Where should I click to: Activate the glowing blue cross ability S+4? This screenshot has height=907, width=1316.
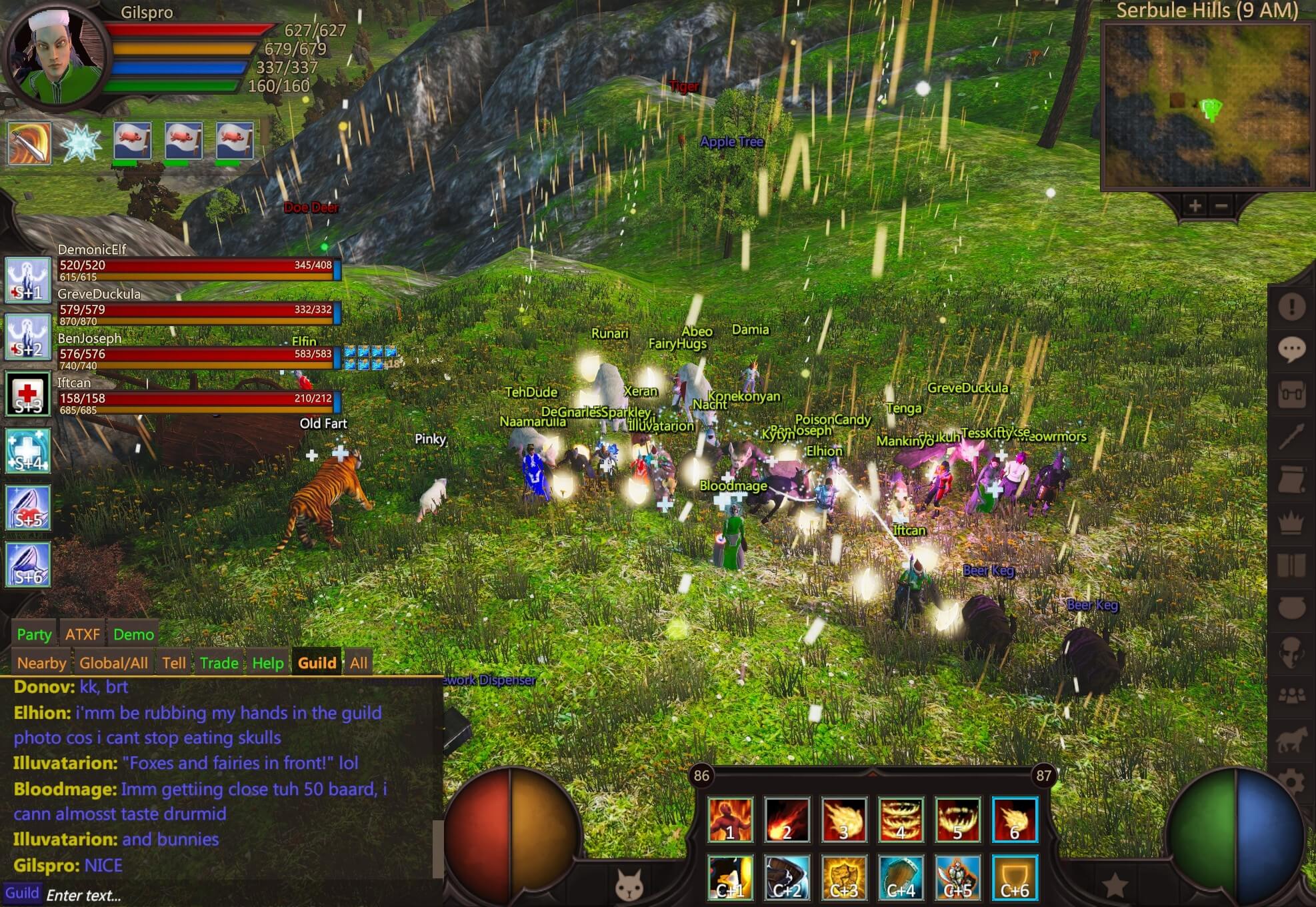click(x=28, y=451)
